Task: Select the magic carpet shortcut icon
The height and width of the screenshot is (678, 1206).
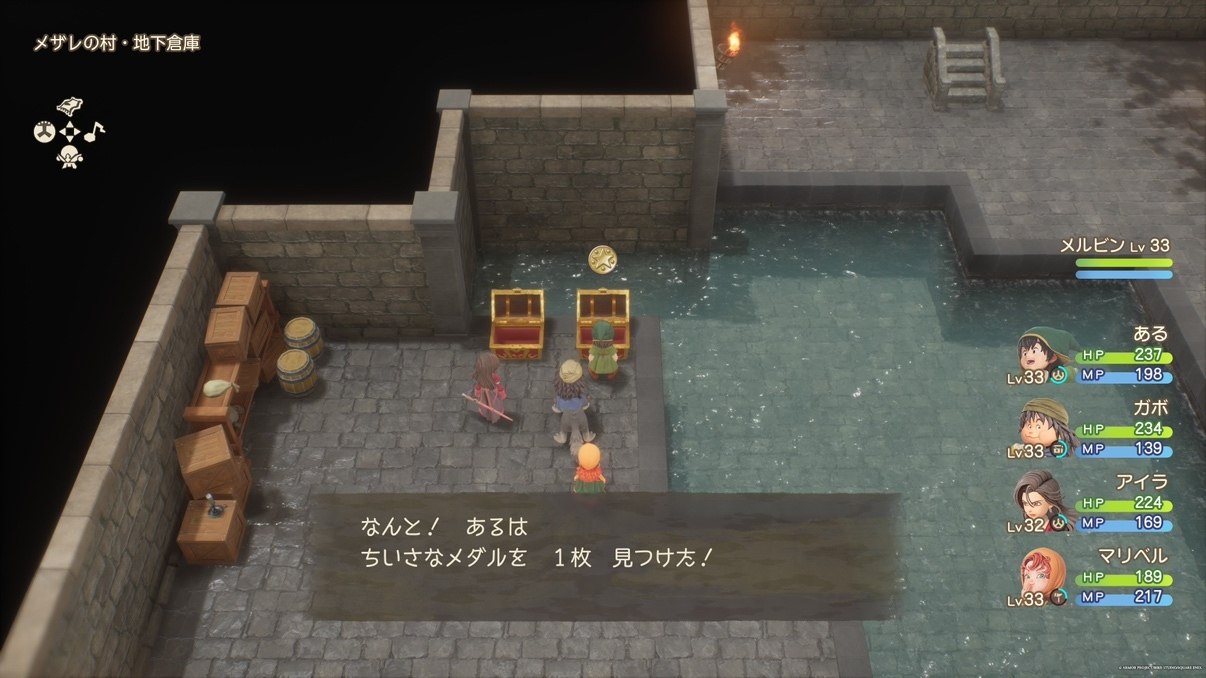Action: point(69,107)
